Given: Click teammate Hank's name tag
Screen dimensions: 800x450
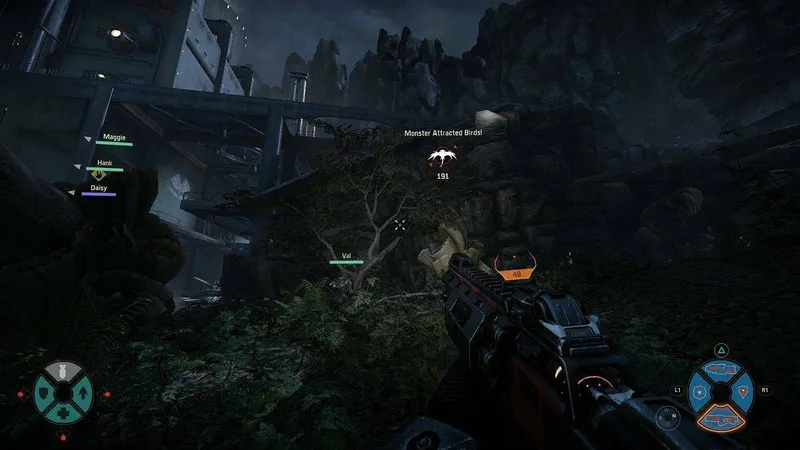Looking at the screenshot, I should click(x=105, y=163).
